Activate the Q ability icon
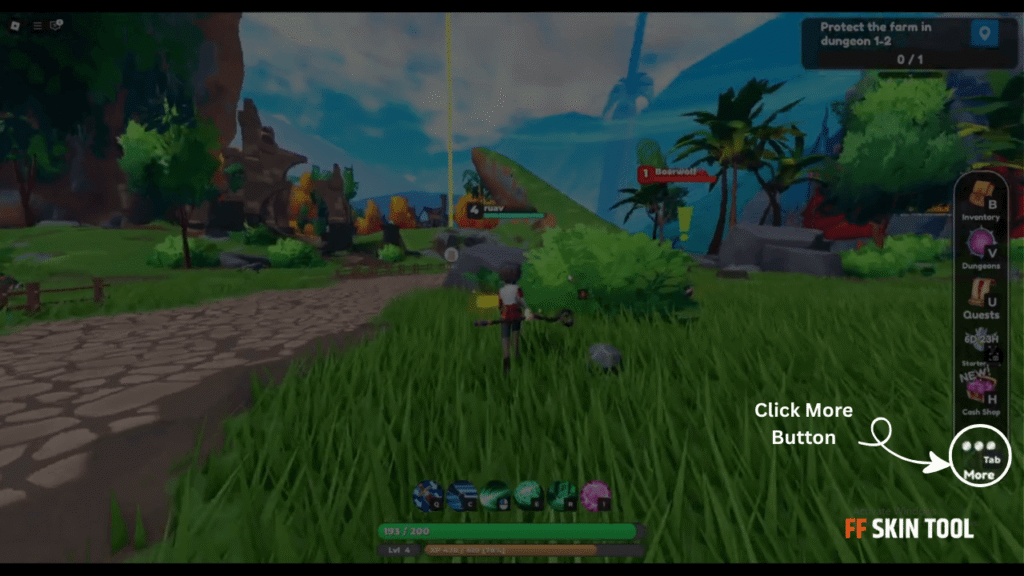This screenshot has width=1024, height=576. [428, 494]
